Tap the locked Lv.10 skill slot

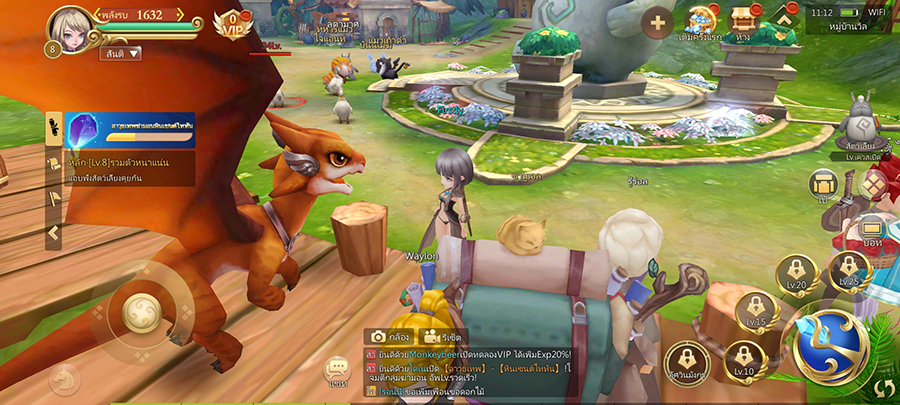point(743,360)
